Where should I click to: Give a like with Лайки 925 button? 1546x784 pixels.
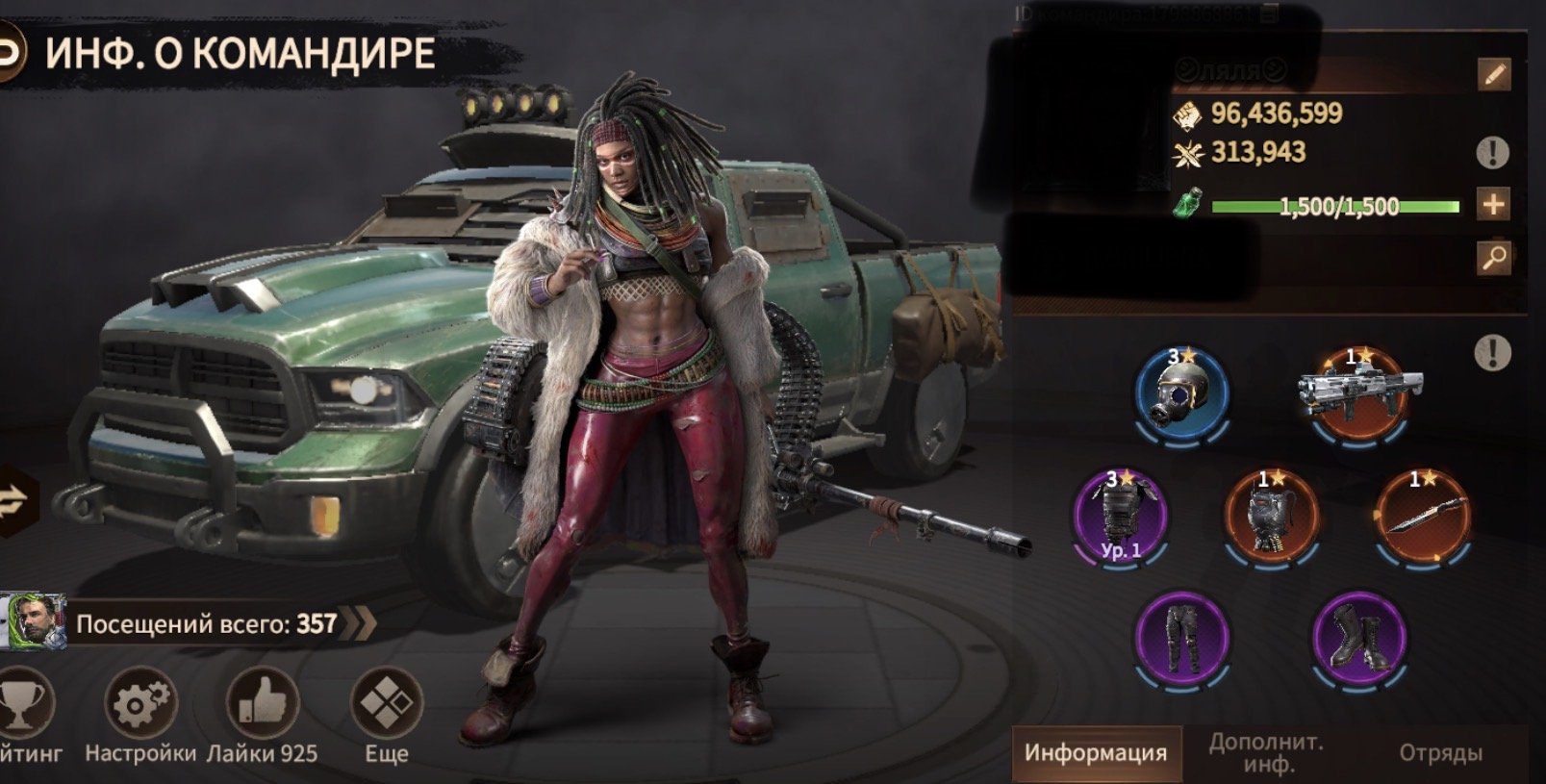click(262, 706)
